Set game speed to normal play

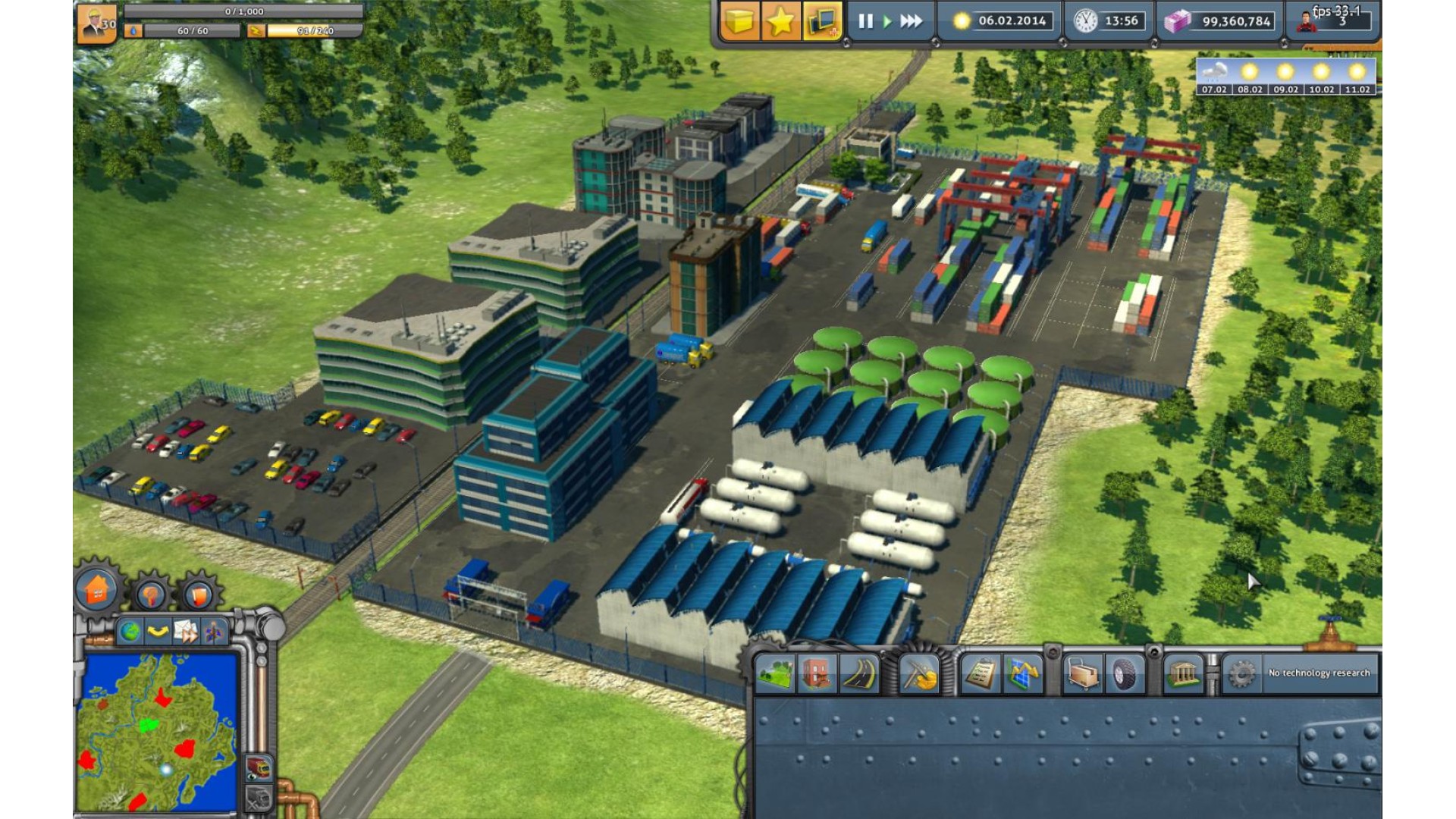(x=886, y=21)
